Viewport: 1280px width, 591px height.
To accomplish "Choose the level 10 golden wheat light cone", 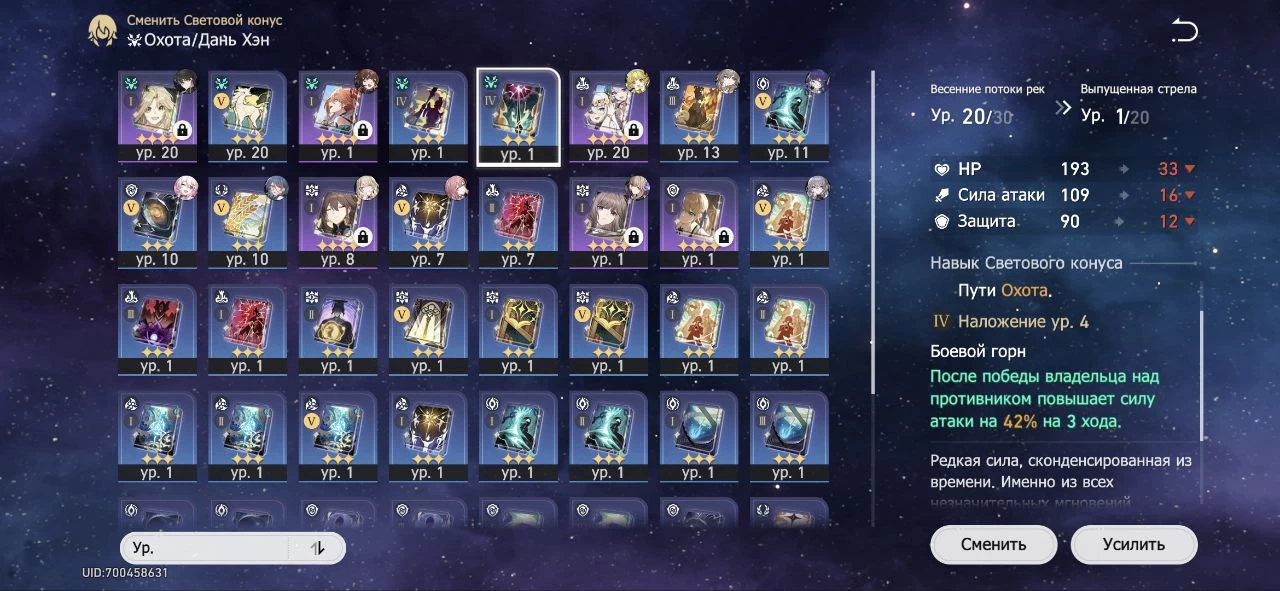I will (247, 222).
